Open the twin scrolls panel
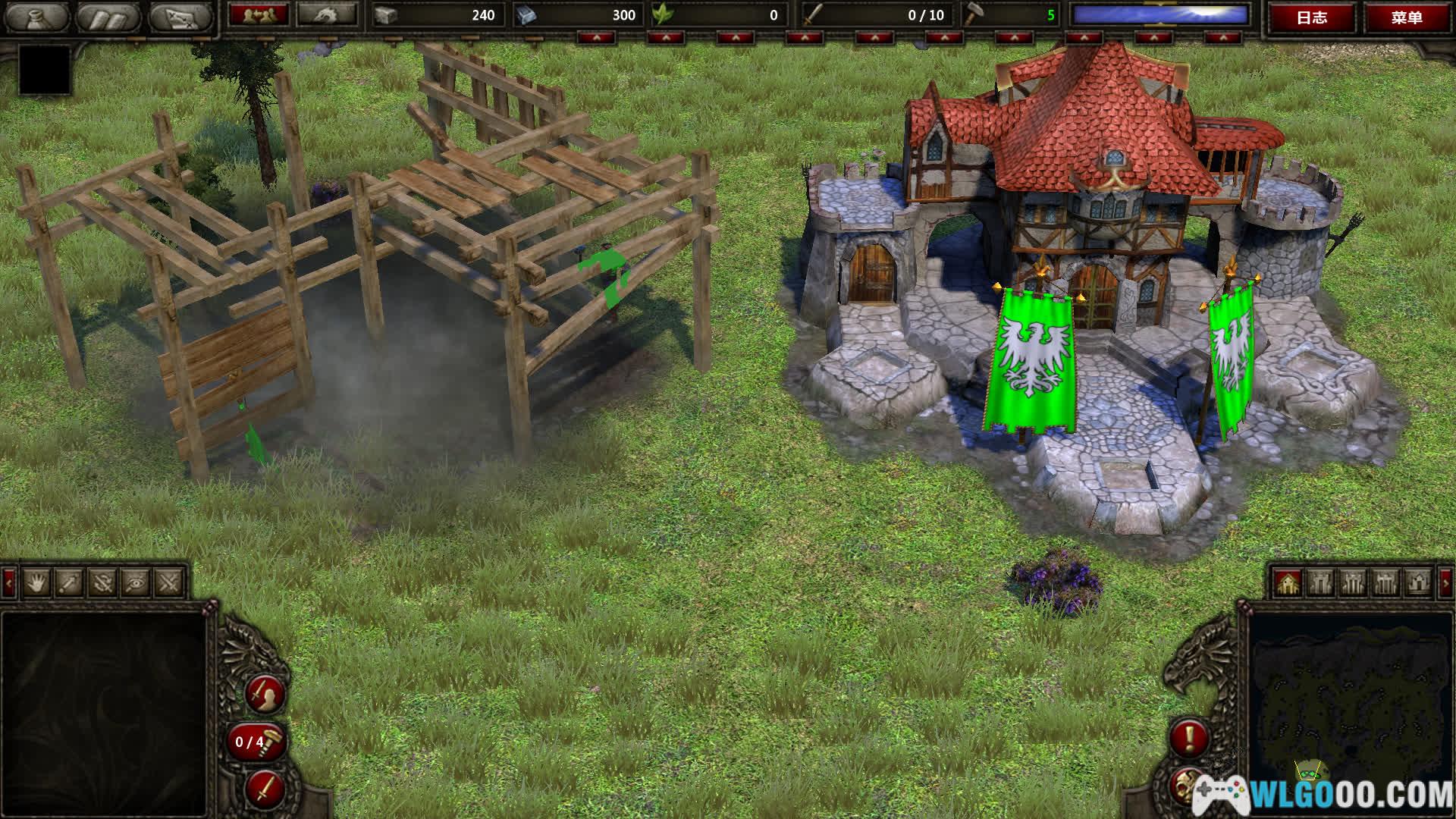1456x819 pixels. 108,17
